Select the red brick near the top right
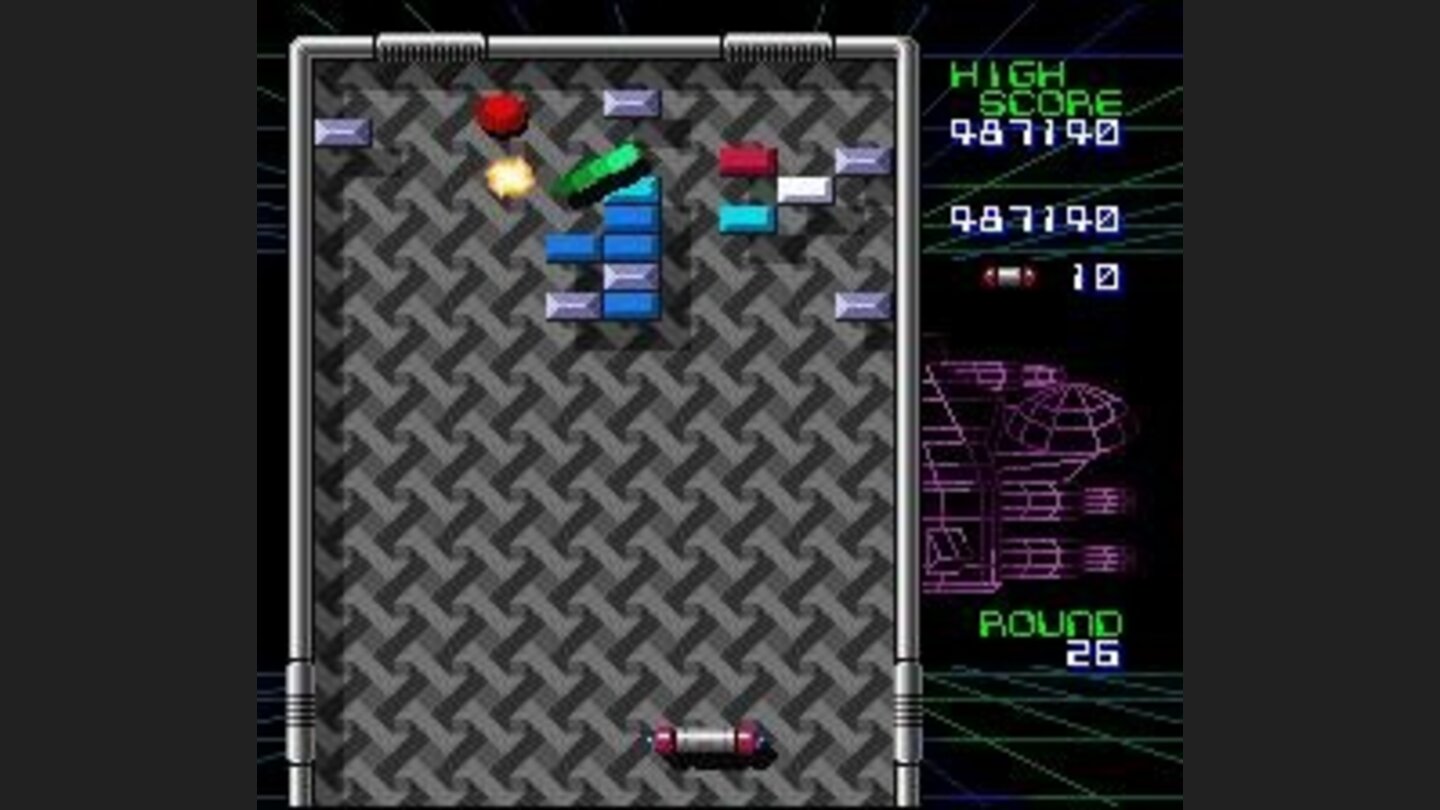The width and height of the screenshot is (1440, 810). pos(746,160)
